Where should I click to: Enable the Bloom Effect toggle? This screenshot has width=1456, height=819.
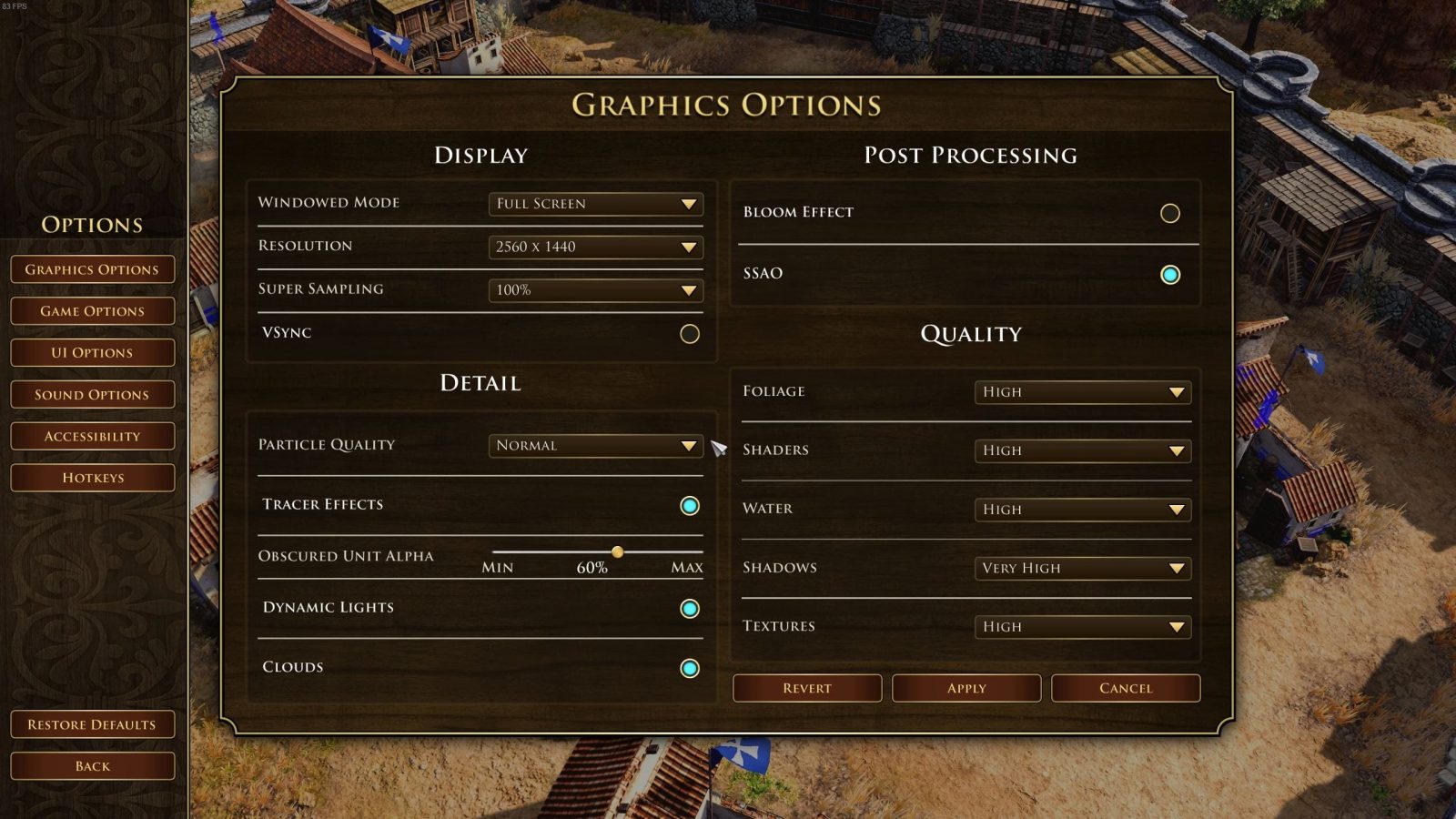(1170, 213)
